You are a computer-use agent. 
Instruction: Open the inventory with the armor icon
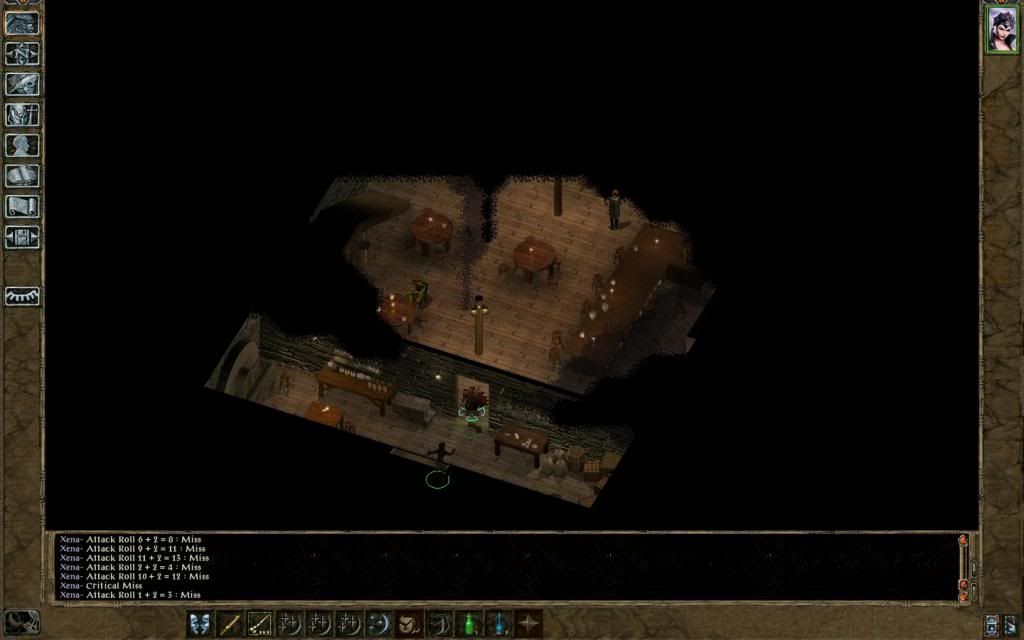(x=22, y=114)
